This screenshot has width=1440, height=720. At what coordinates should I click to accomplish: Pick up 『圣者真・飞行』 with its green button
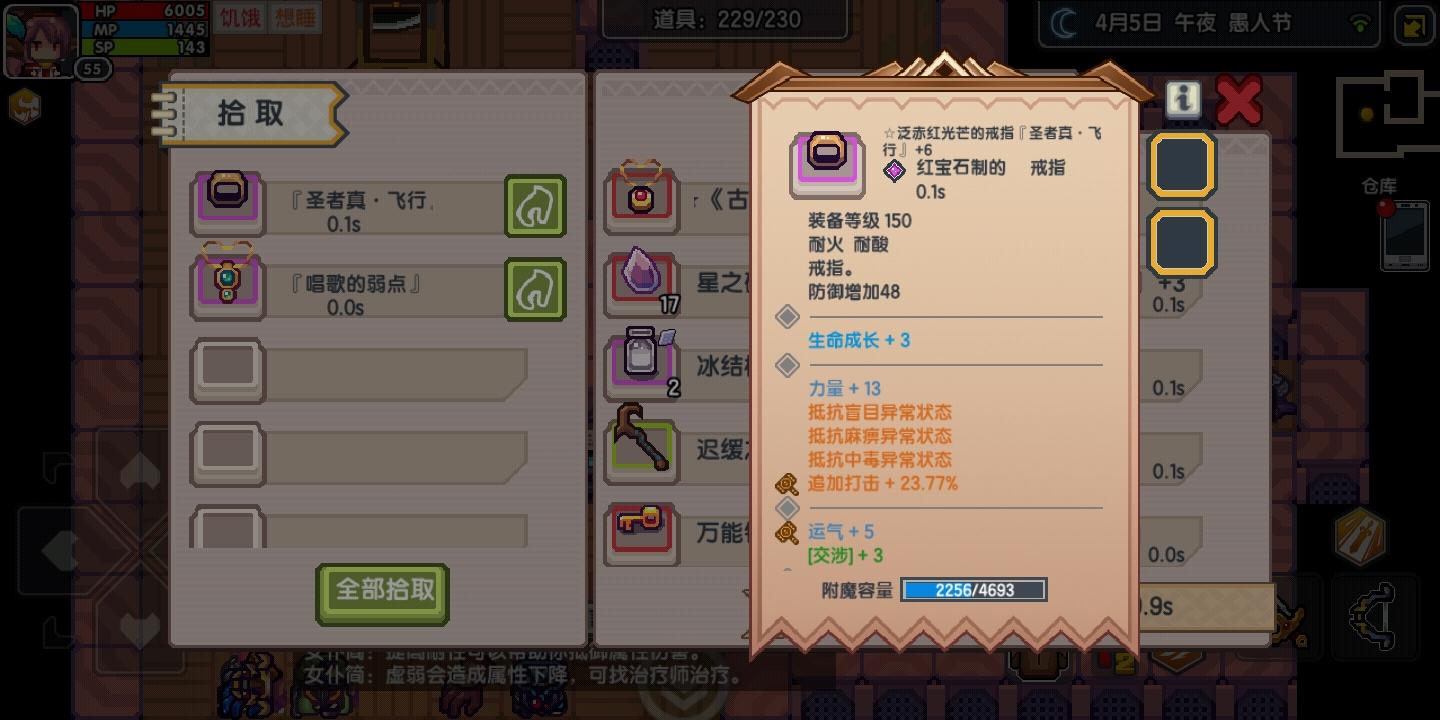(535, 206)
